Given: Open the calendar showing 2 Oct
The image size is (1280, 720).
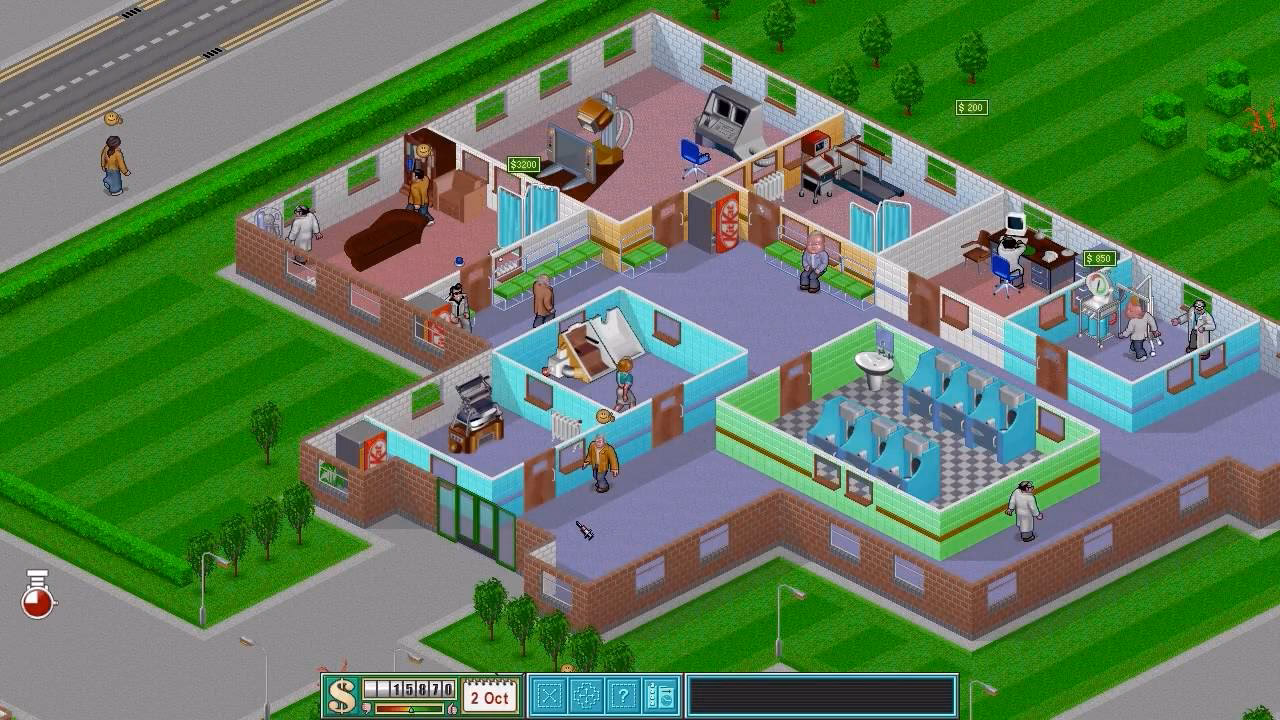Looking at the screenshot, I should pyautogui.click(x=487, y=695).
